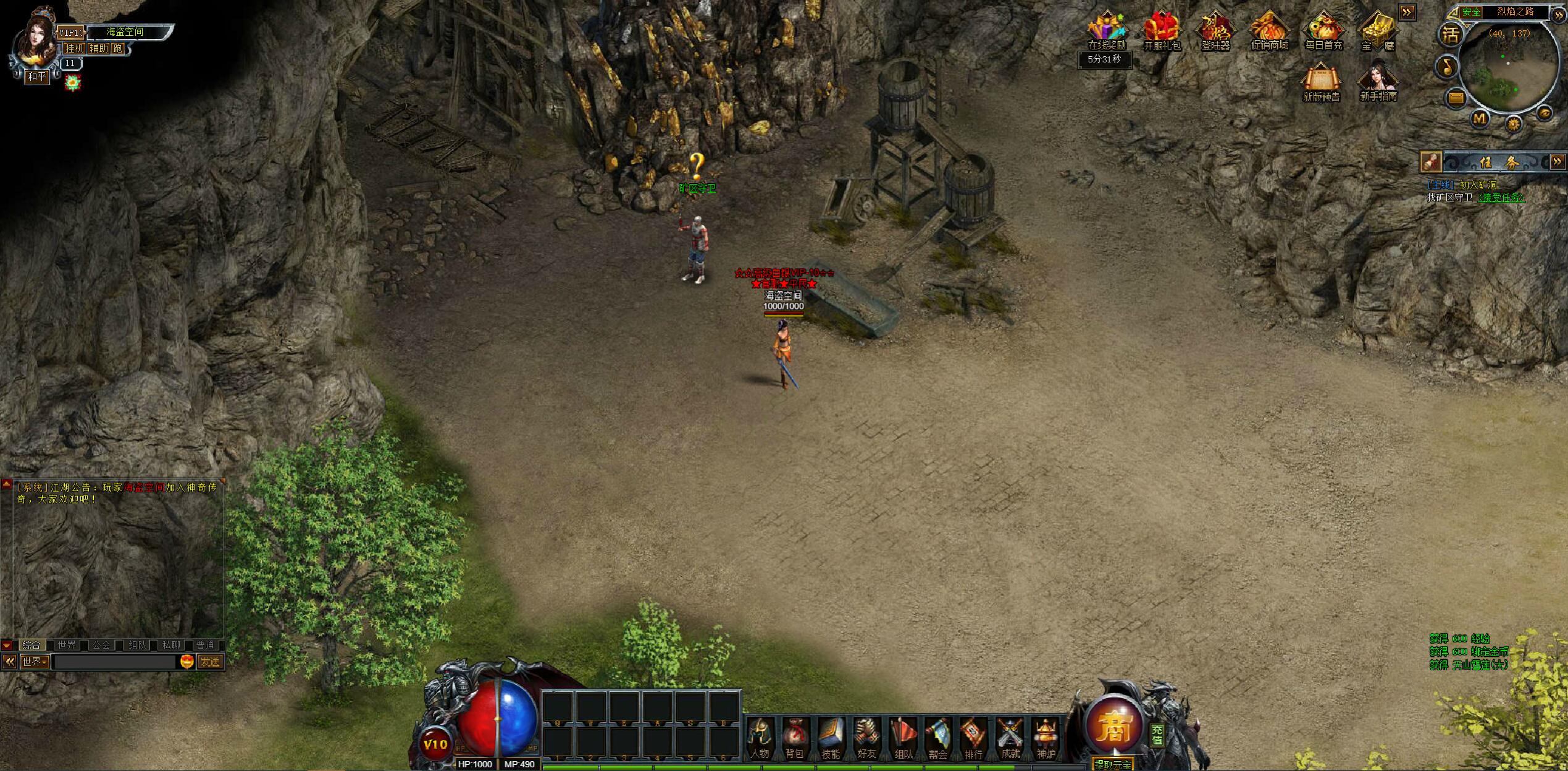This screenshot has width=1568, height=771.
Task: Activate the 挂机 auto-battle button
Action: click(x=75, y=48)
